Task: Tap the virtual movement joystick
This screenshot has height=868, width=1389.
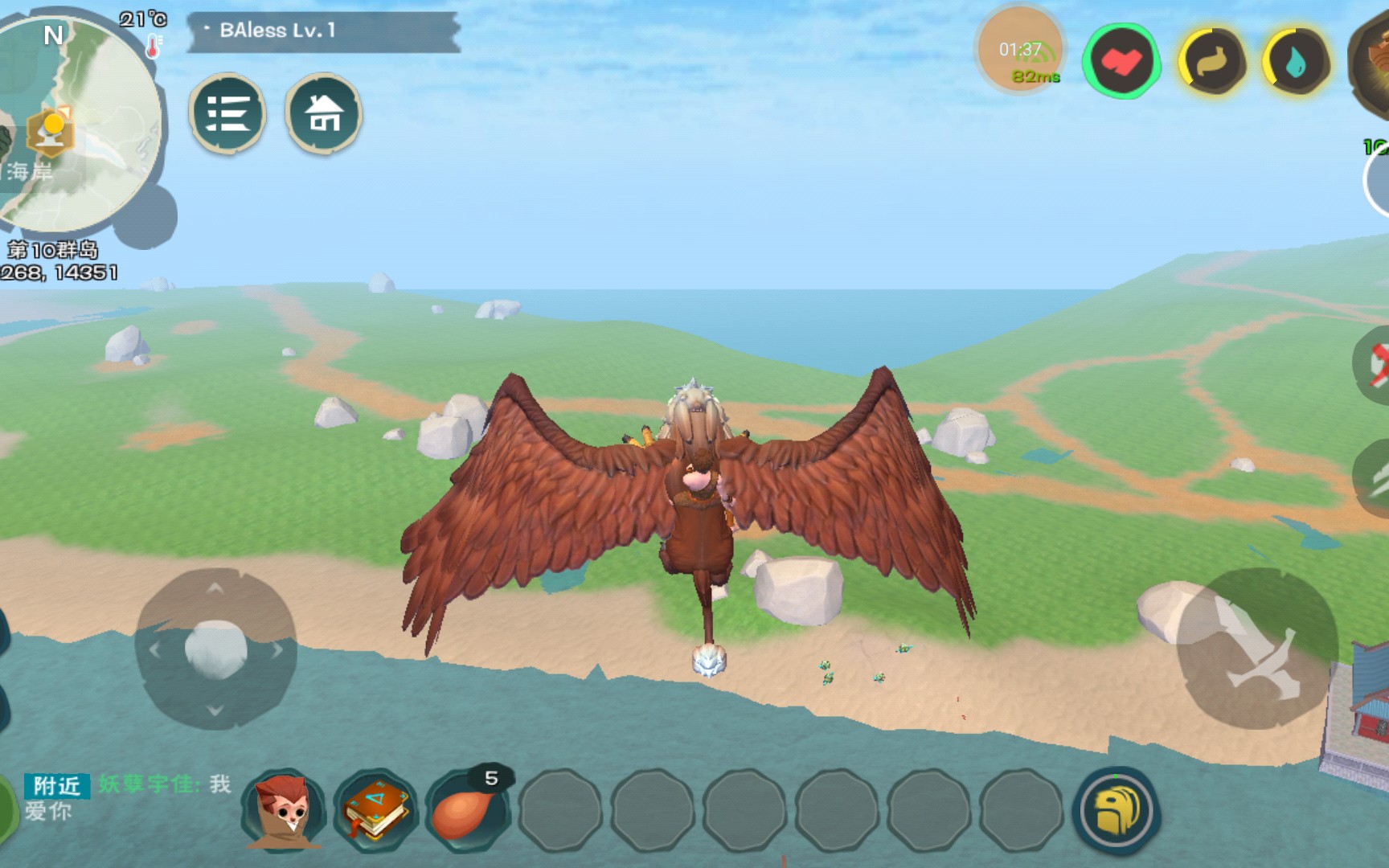Action: tap(215, 648)
